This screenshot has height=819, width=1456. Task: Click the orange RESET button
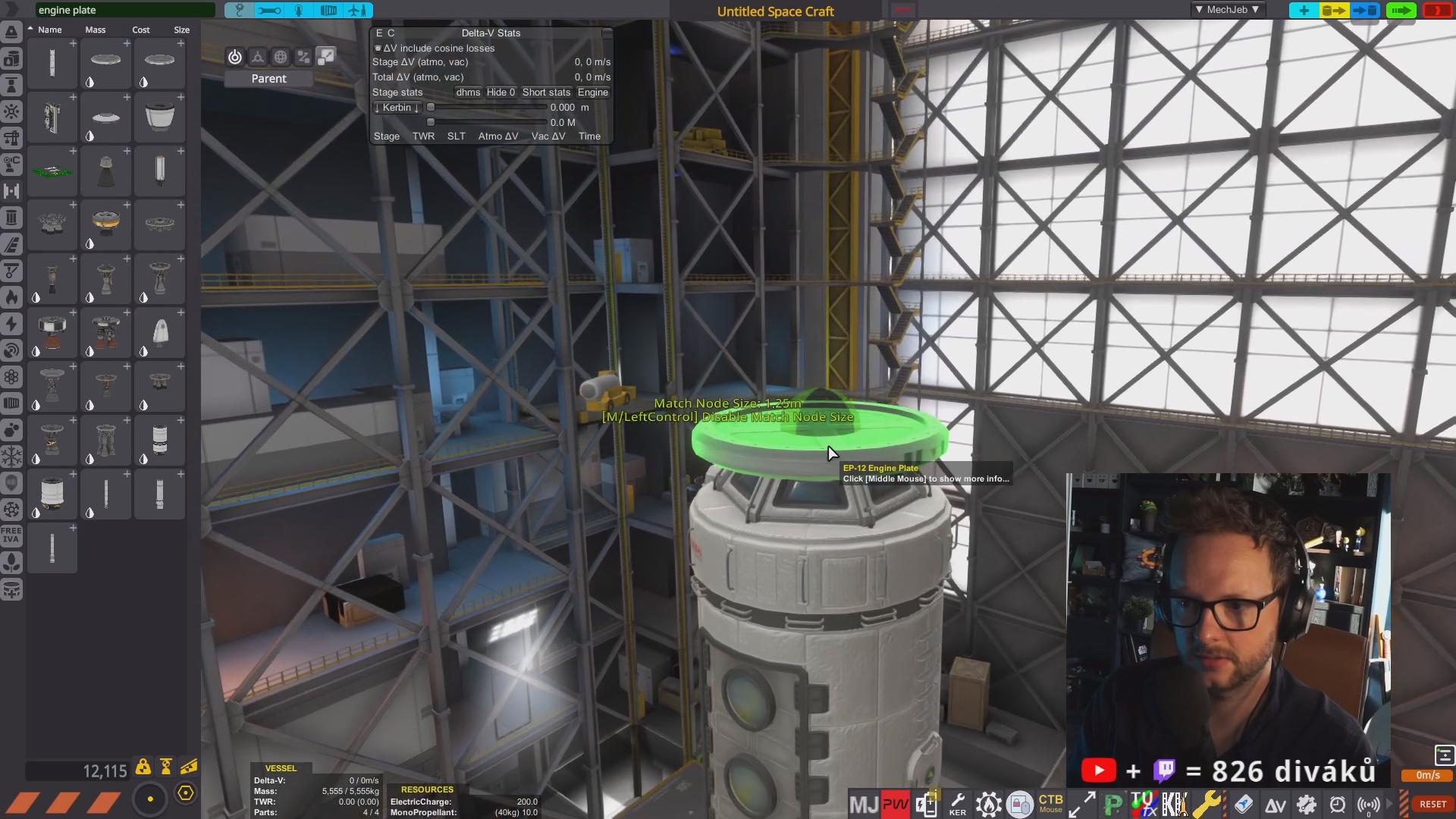(1432, 805)
